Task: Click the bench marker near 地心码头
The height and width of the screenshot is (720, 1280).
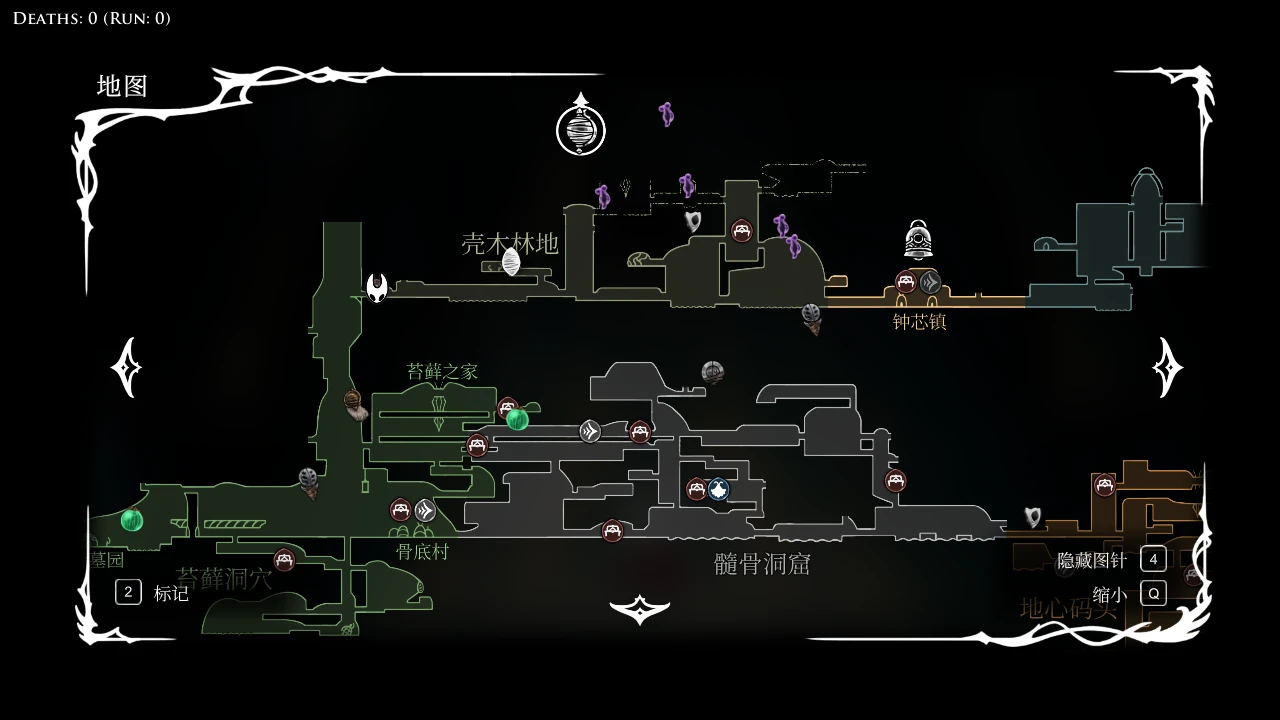Action: 1105,486
